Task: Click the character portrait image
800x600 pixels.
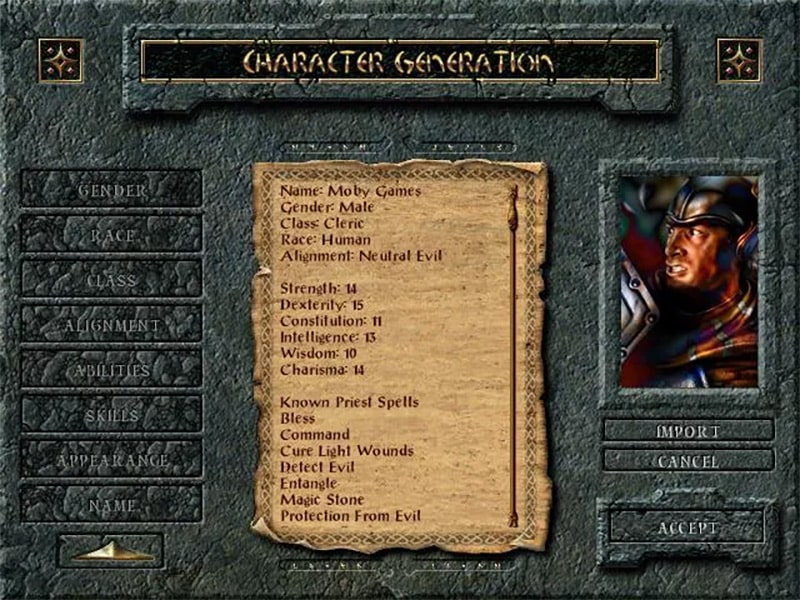Action: click(x=688, y=282)
